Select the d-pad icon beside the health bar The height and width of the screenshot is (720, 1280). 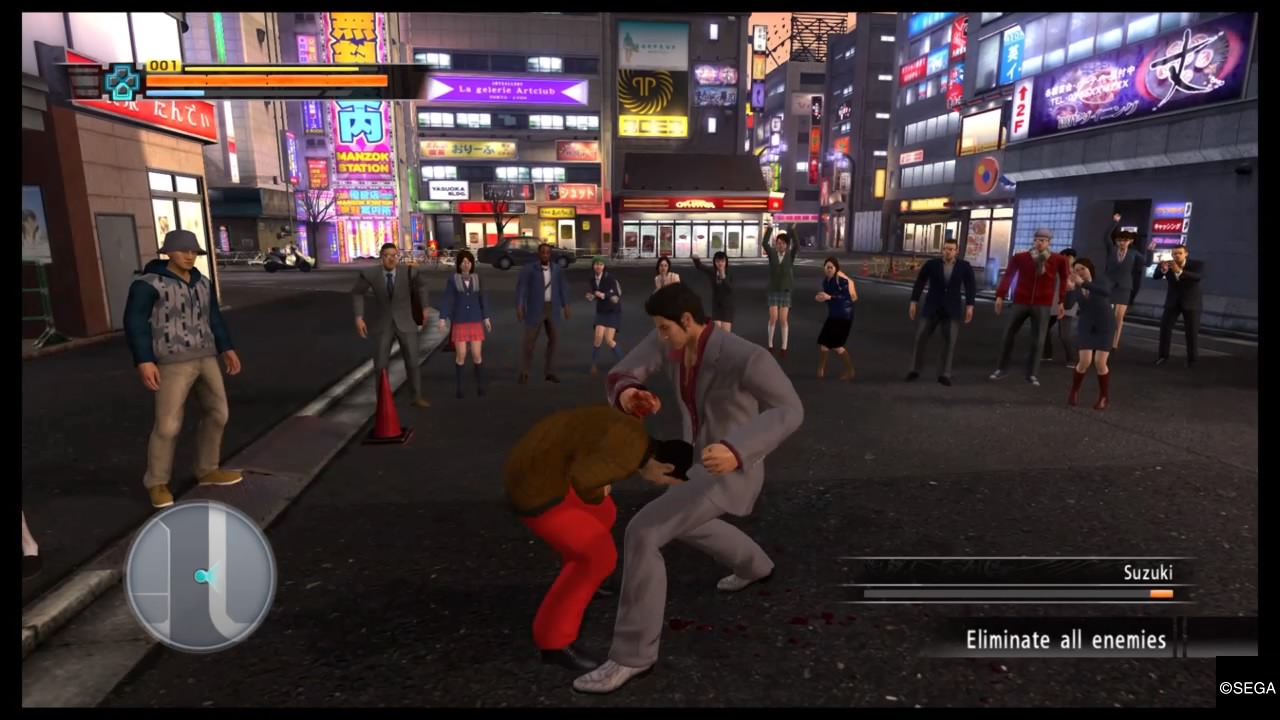tap(123, 82)
